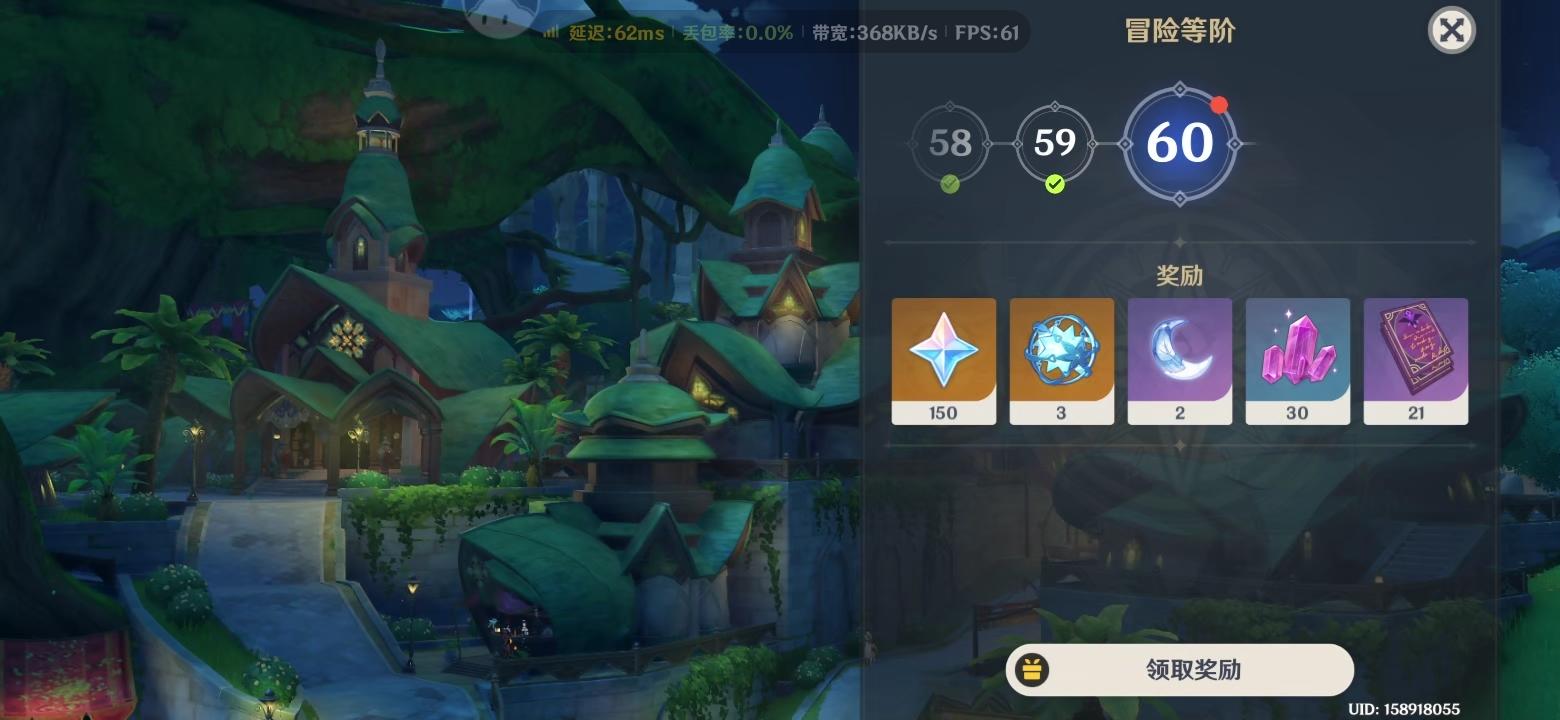Image resolution: width=1560 pixels, height=720 pixels.
Task: Click the rank progress connector line
Action: click(1002, 143)
